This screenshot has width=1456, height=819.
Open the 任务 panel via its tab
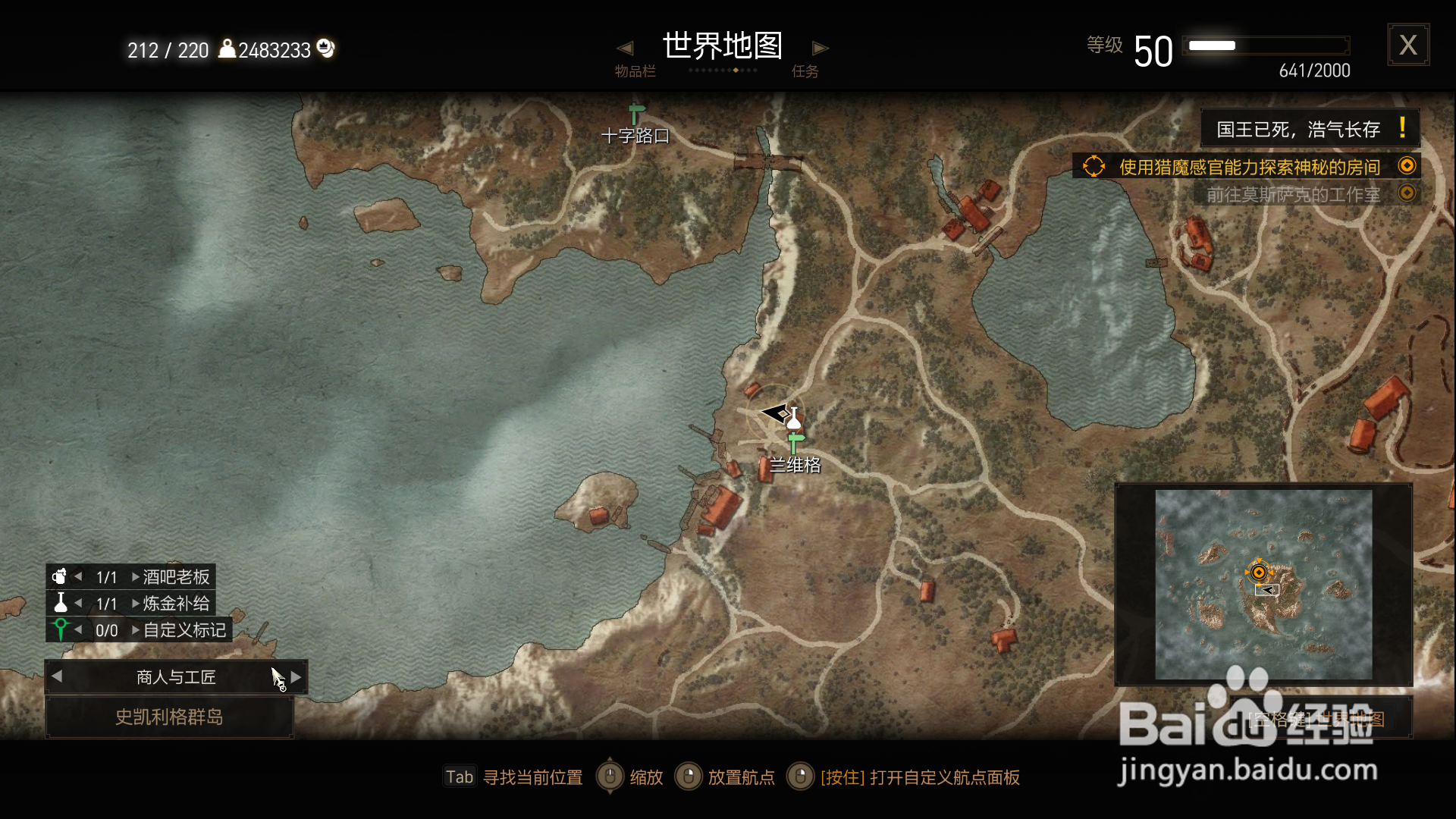(806, 71)
